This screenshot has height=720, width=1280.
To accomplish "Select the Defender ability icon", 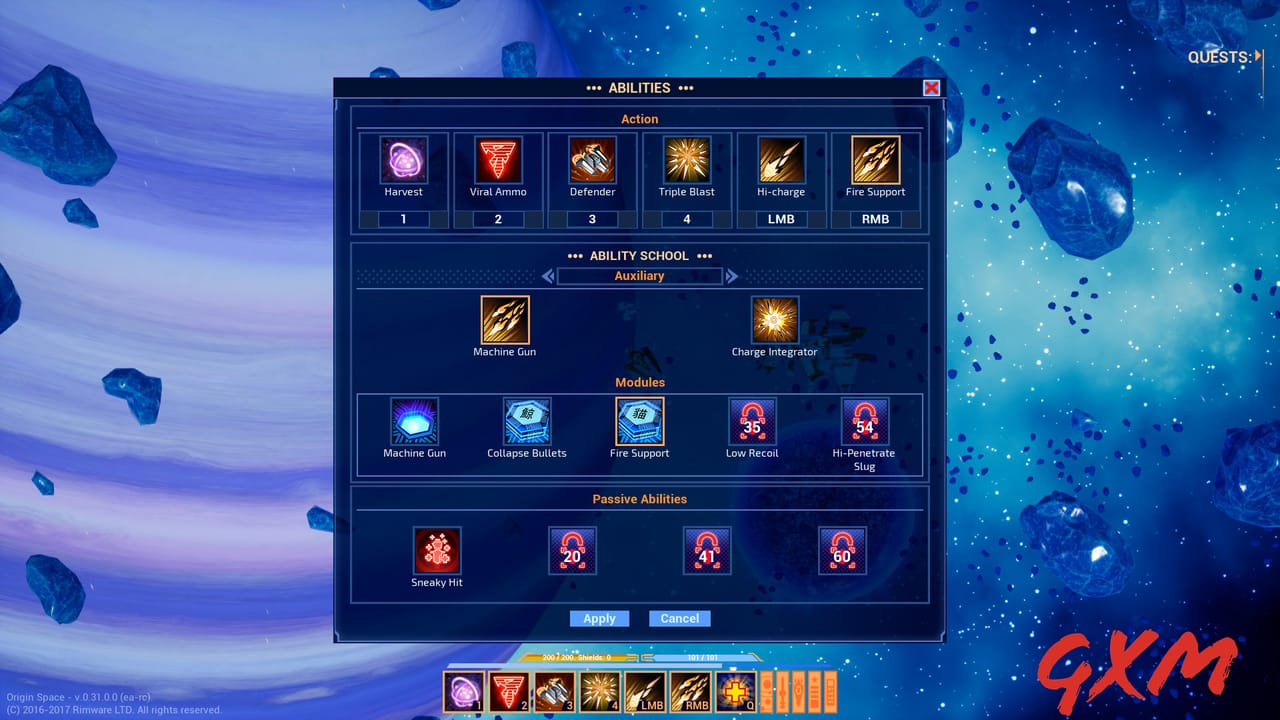I will tap(591, 160).
